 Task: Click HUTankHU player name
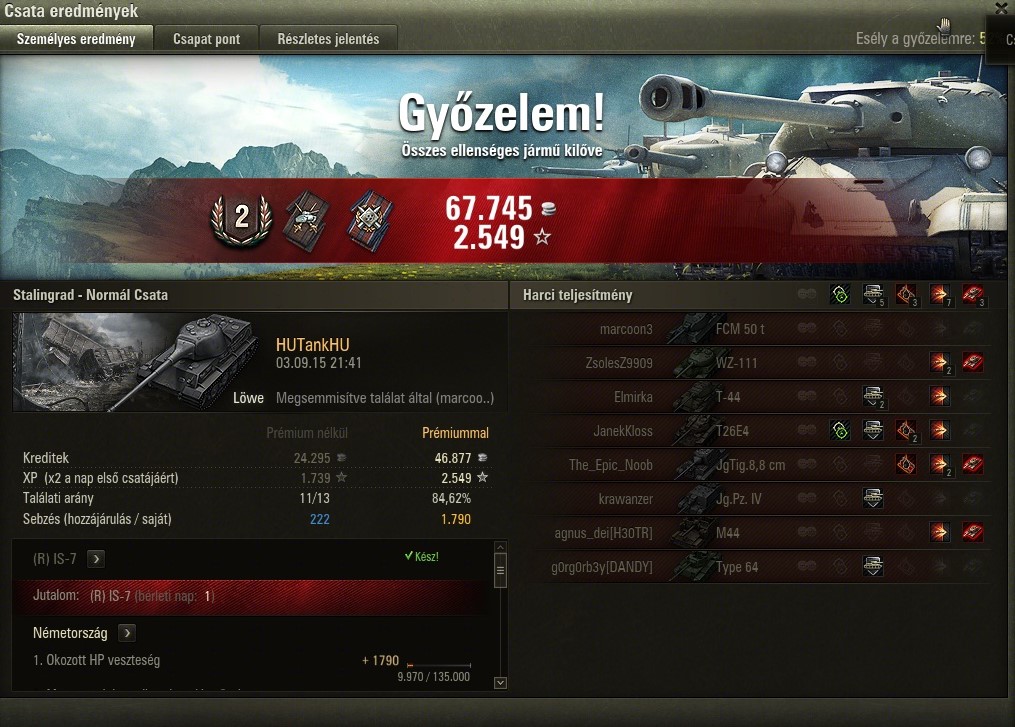coord(312,345)
